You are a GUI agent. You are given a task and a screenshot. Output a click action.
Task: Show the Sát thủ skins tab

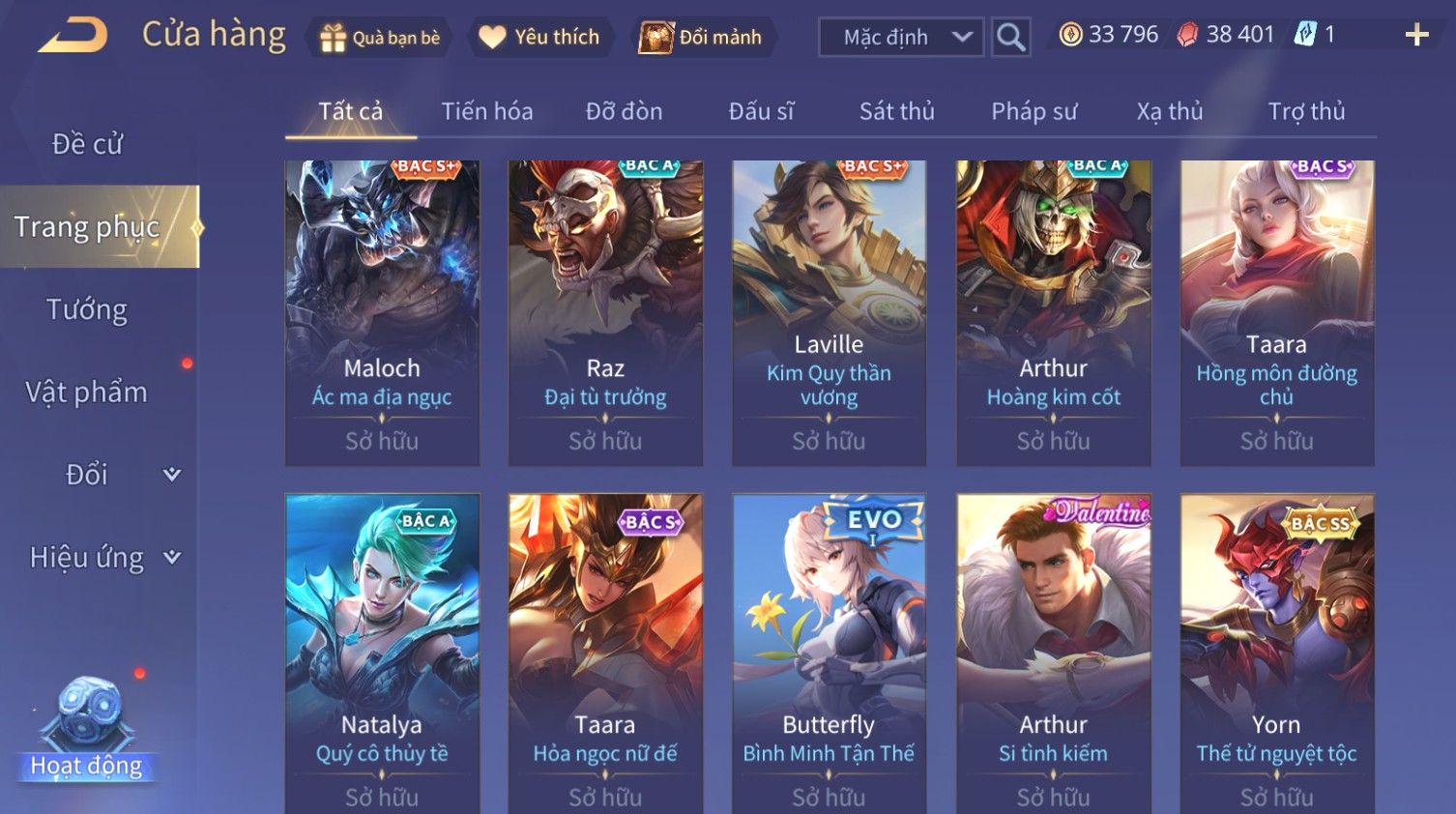(896, 111)
